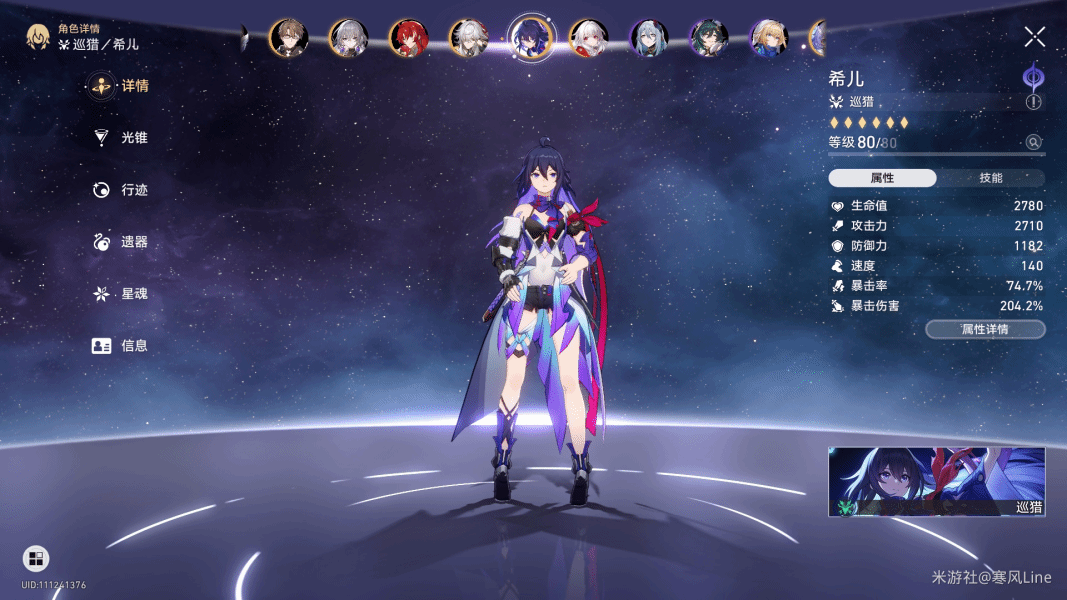The height and width of the screenshot is (600, 1067).
Task: Open the level magnifier preview icon
Action: [1034, 143]
